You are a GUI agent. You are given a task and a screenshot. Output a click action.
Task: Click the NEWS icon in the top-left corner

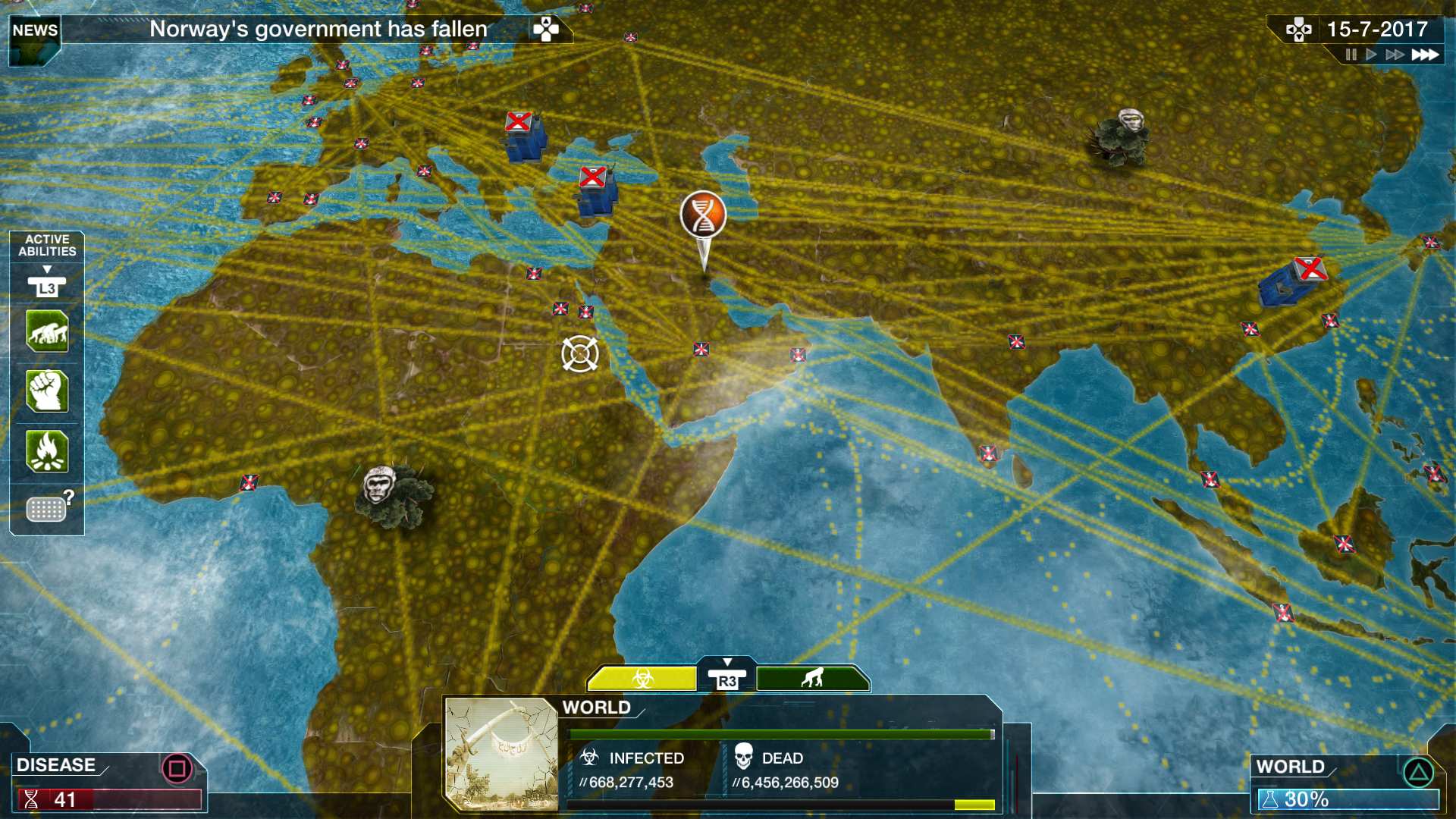pos(33,30)
